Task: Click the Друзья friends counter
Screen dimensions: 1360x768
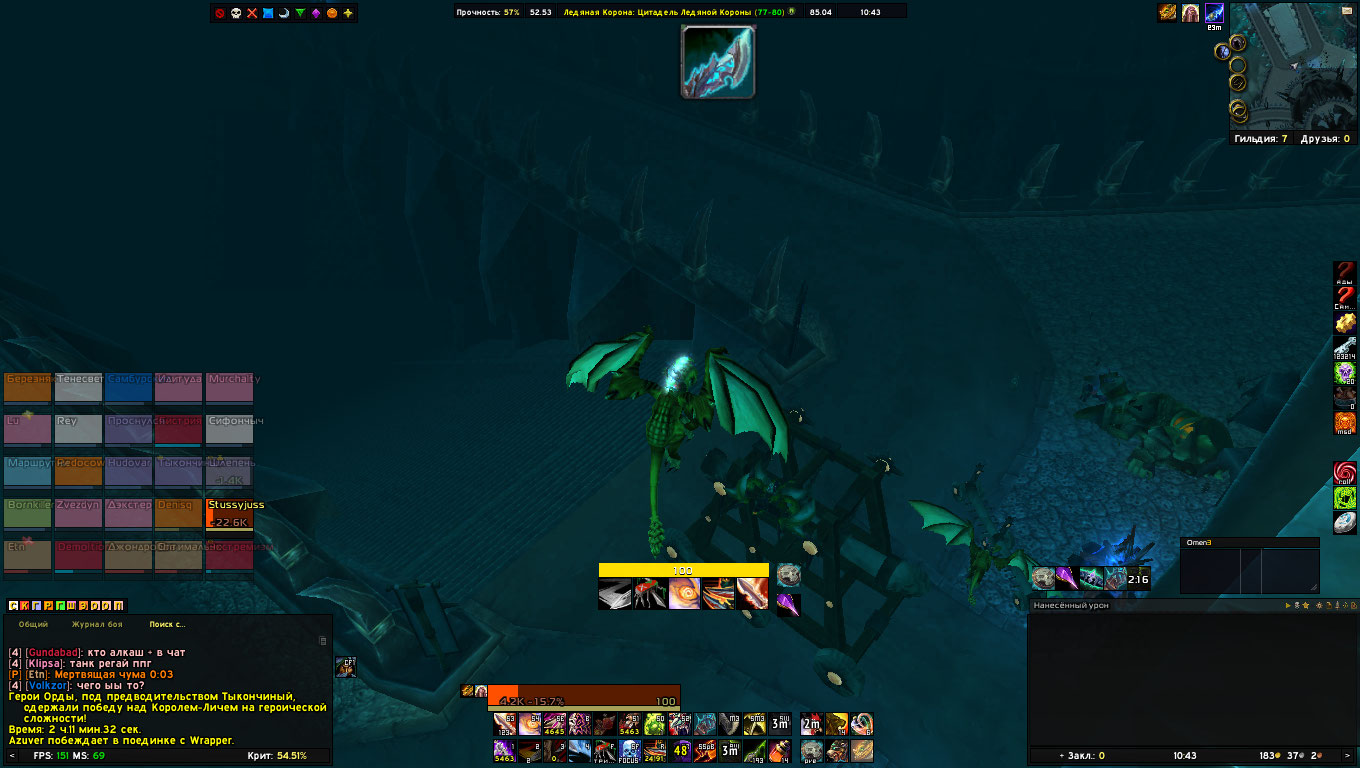Action: click(x=1325, y=139)
